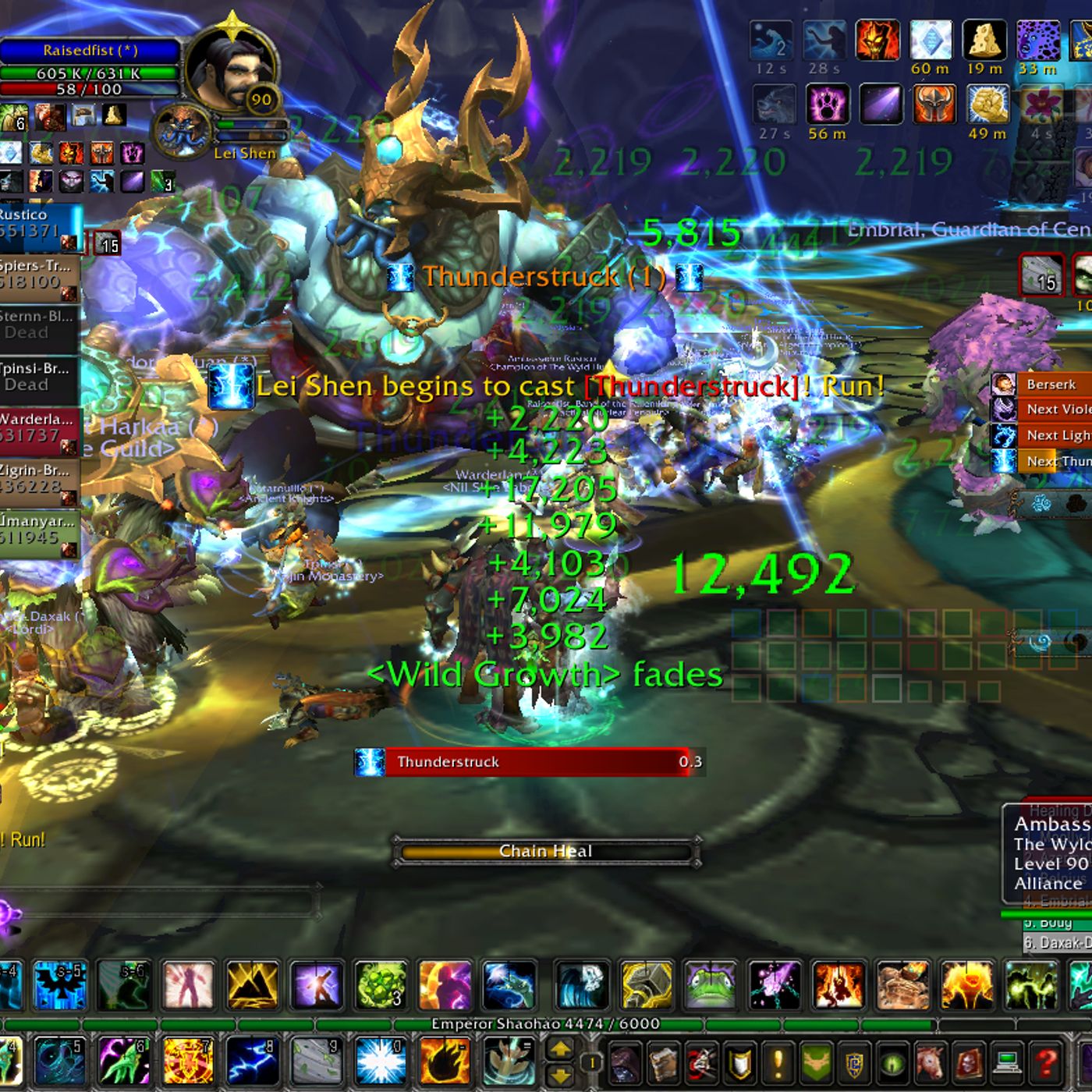This screenshot has width=1092, height=1092.
Task: Cast the Earth Elemental totem ability
Action: 902,984
